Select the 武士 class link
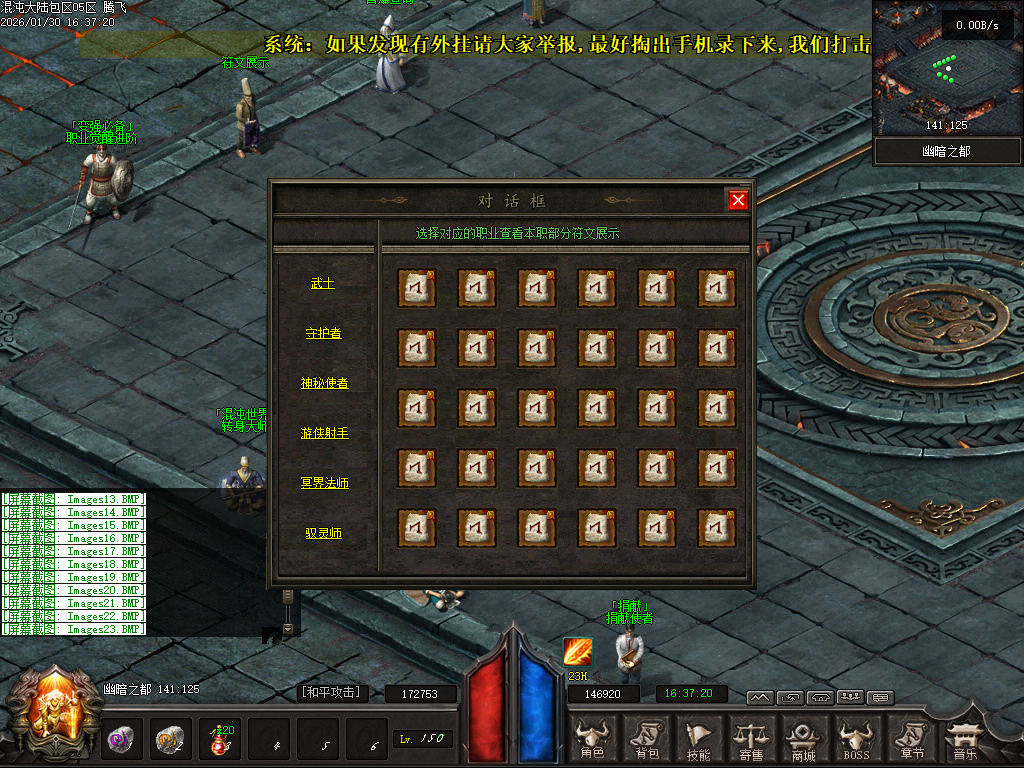 322,284
